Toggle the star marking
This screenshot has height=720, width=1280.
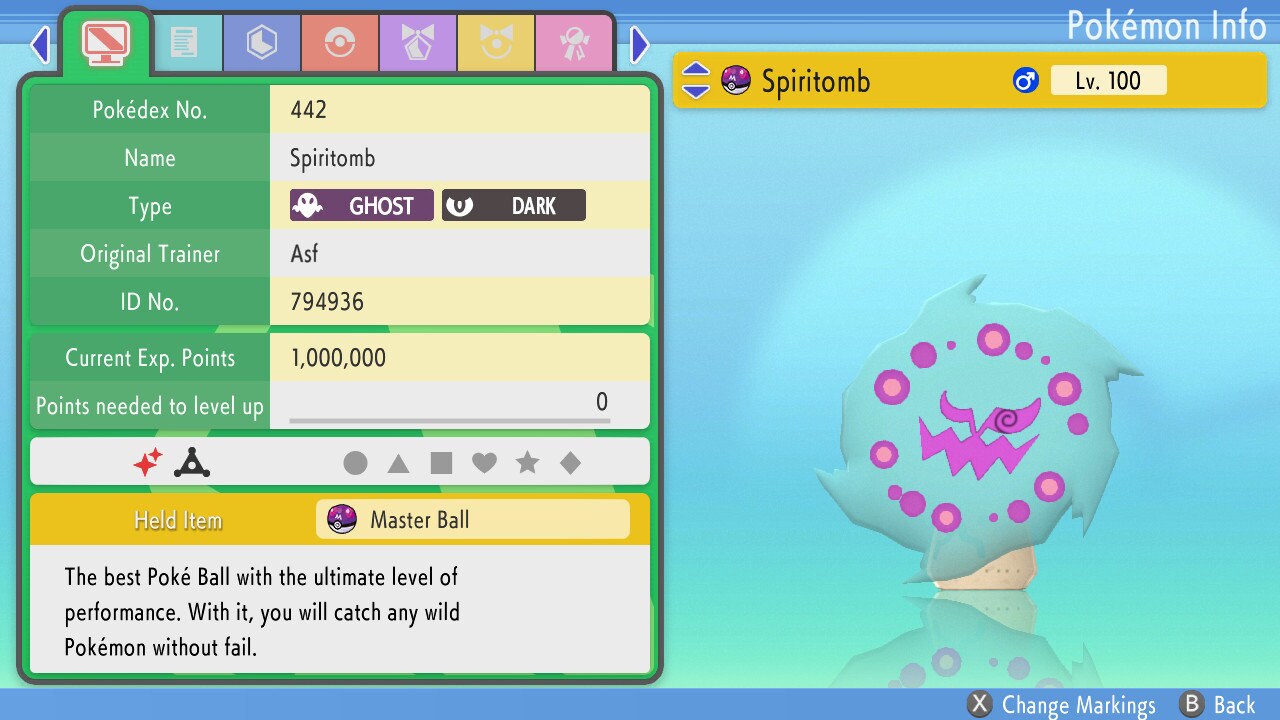click(528, 462)
